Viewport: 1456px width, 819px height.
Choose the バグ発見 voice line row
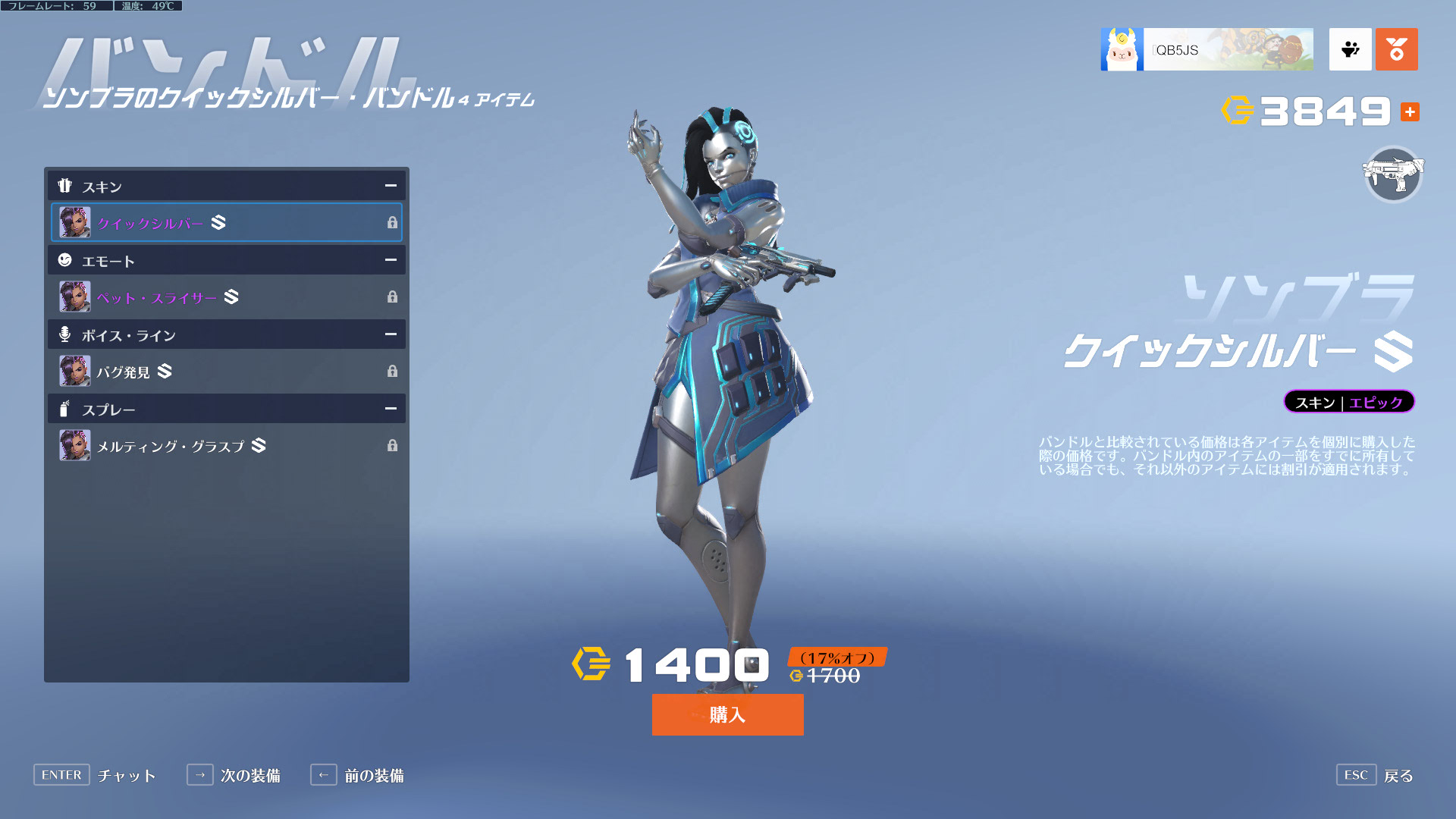point(226,371)
